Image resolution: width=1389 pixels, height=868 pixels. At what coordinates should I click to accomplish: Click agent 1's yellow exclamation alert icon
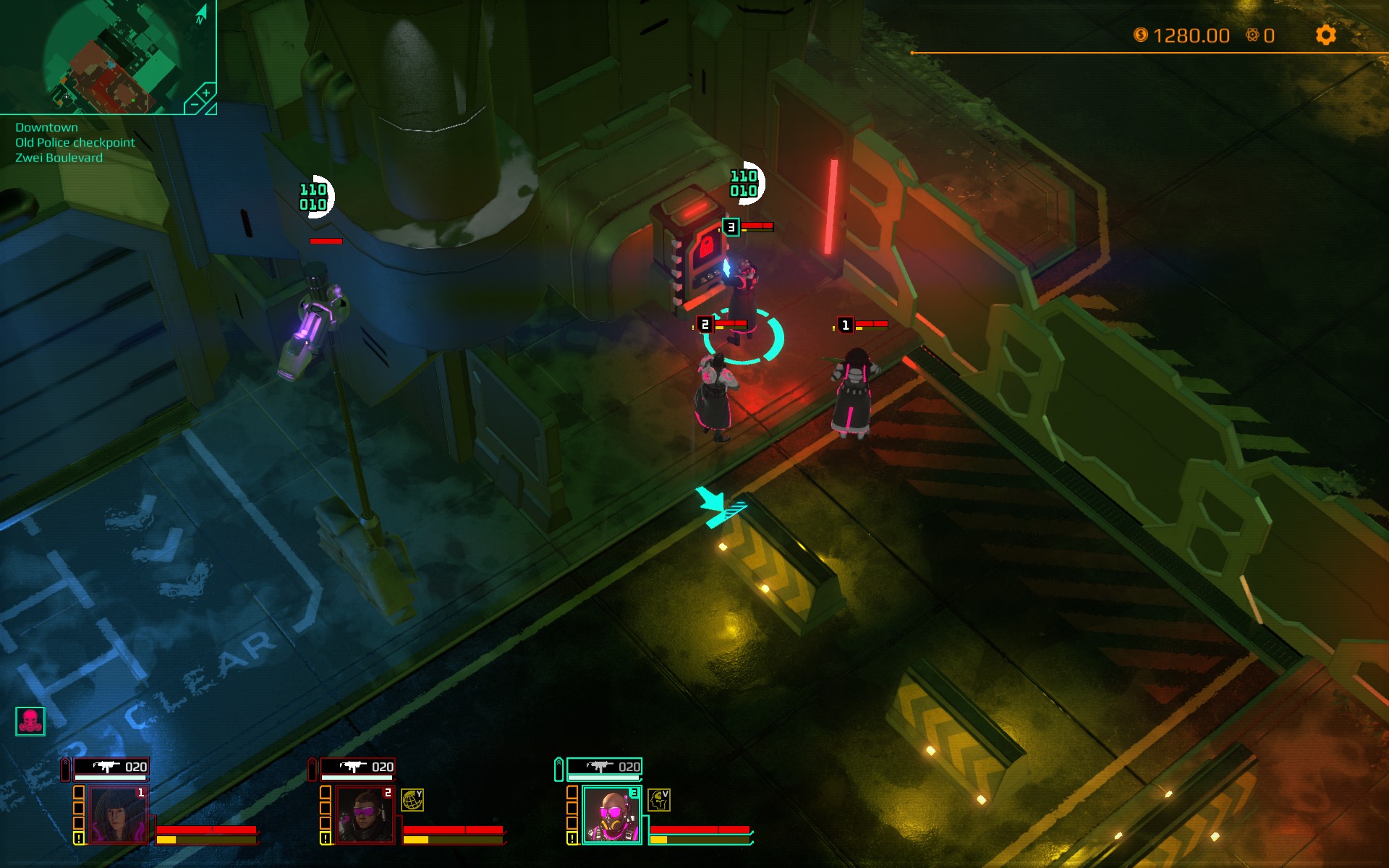click(79, 838)
